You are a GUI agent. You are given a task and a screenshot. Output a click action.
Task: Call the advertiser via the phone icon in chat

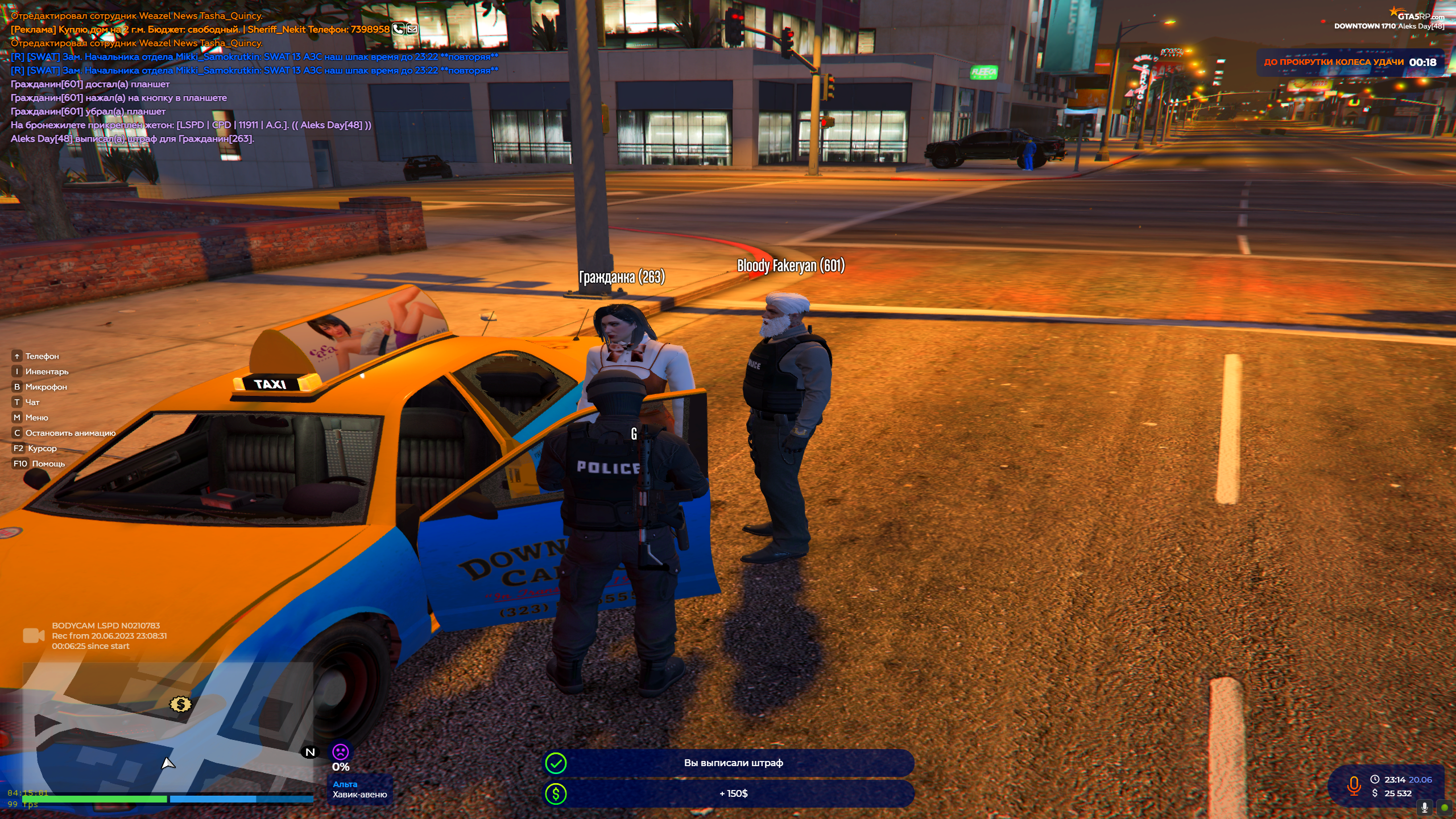tap(398, 29)
